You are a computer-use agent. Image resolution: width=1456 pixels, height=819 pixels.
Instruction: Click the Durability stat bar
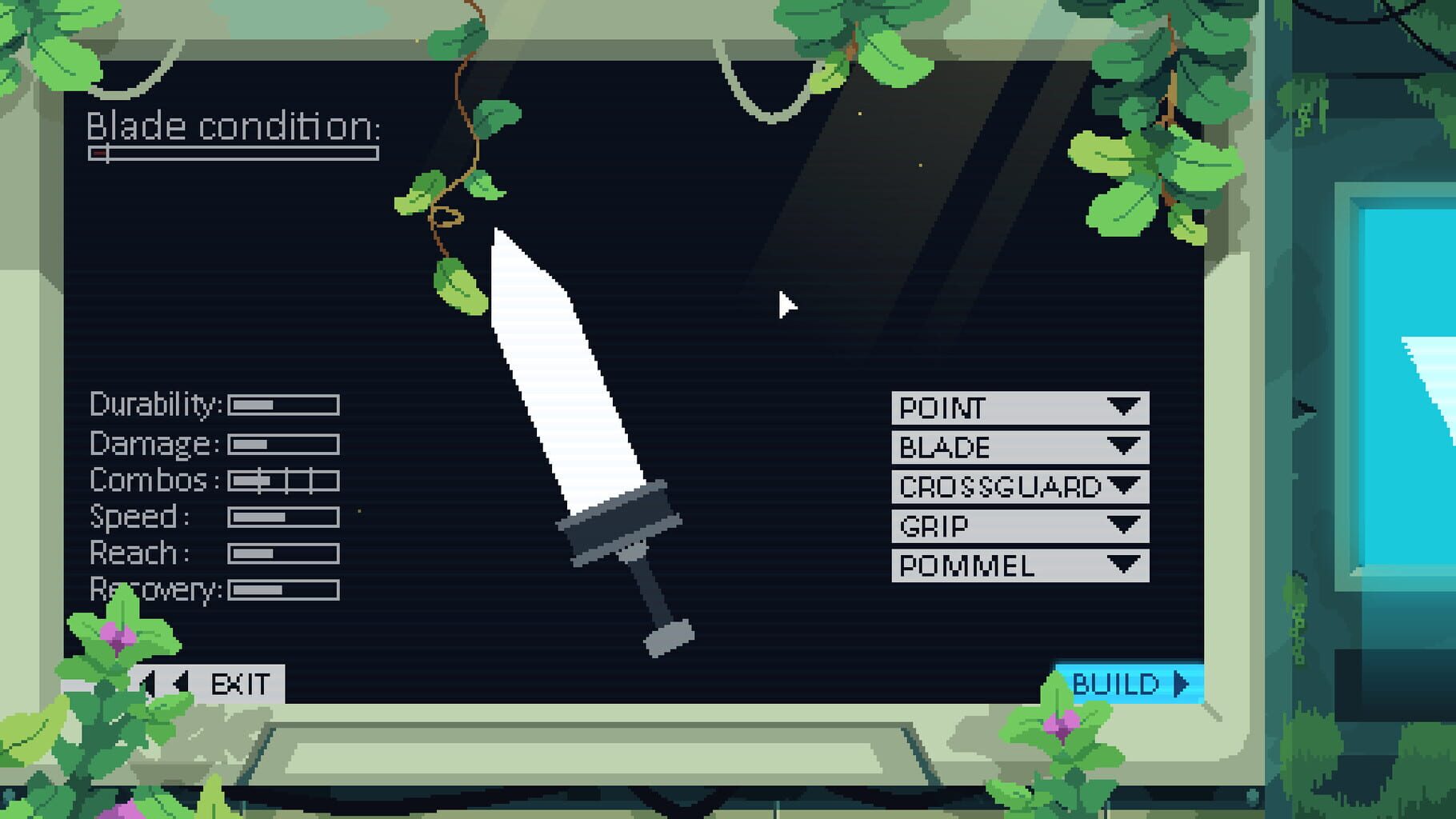(282, 406)
